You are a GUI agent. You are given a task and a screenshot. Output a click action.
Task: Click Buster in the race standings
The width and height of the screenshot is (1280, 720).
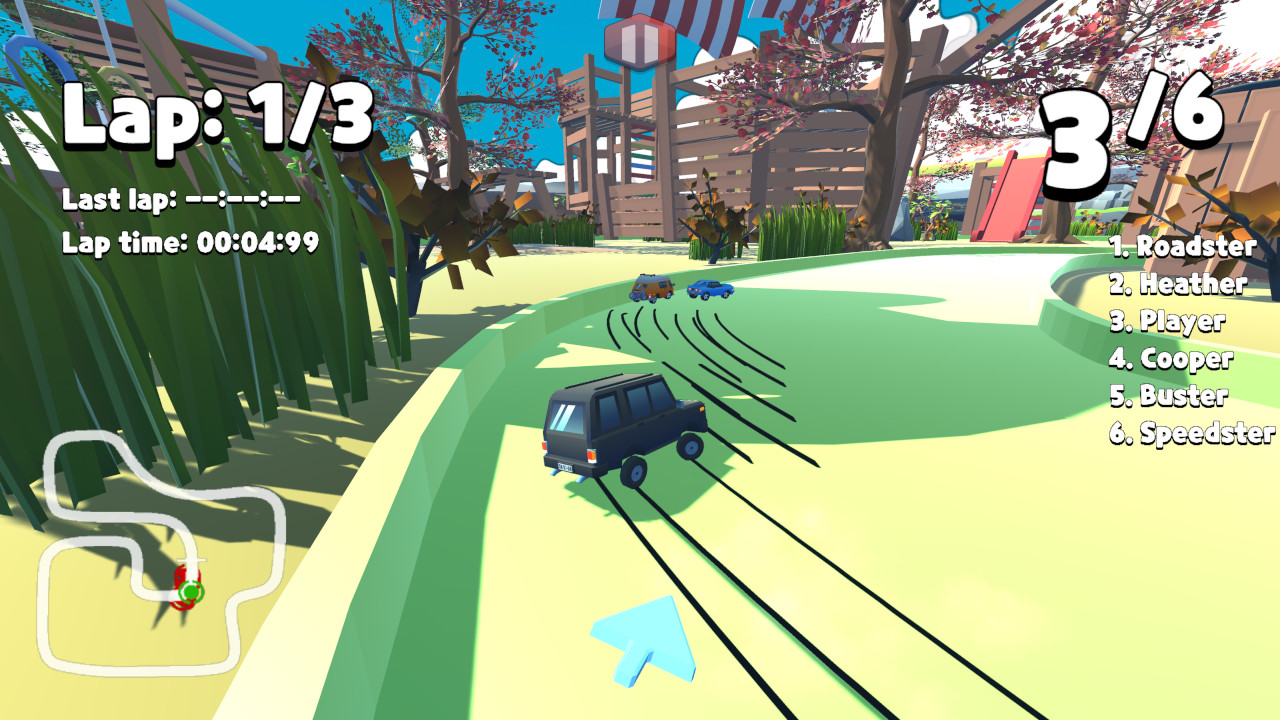pyautogui.click(x=1170, y=397)
